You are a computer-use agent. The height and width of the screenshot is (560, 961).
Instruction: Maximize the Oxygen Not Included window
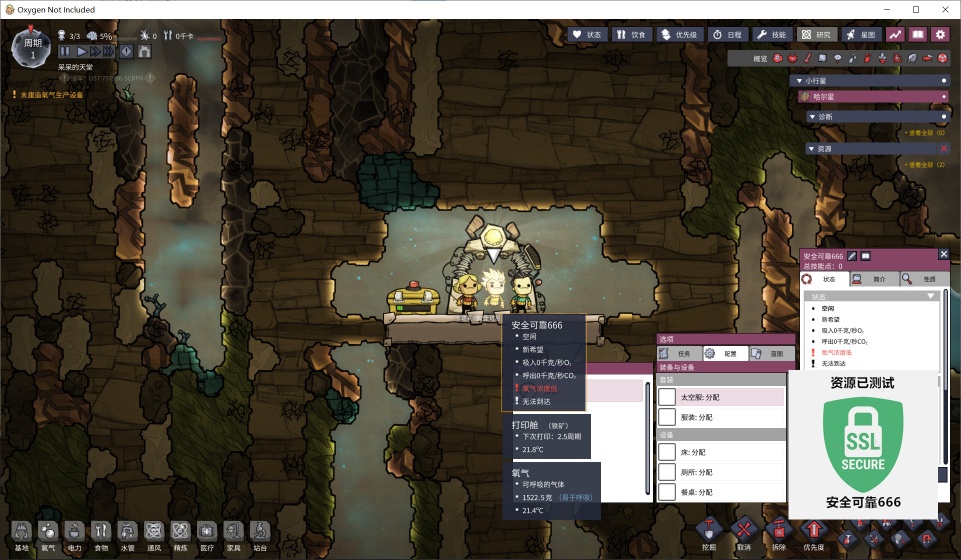(915, 9)
